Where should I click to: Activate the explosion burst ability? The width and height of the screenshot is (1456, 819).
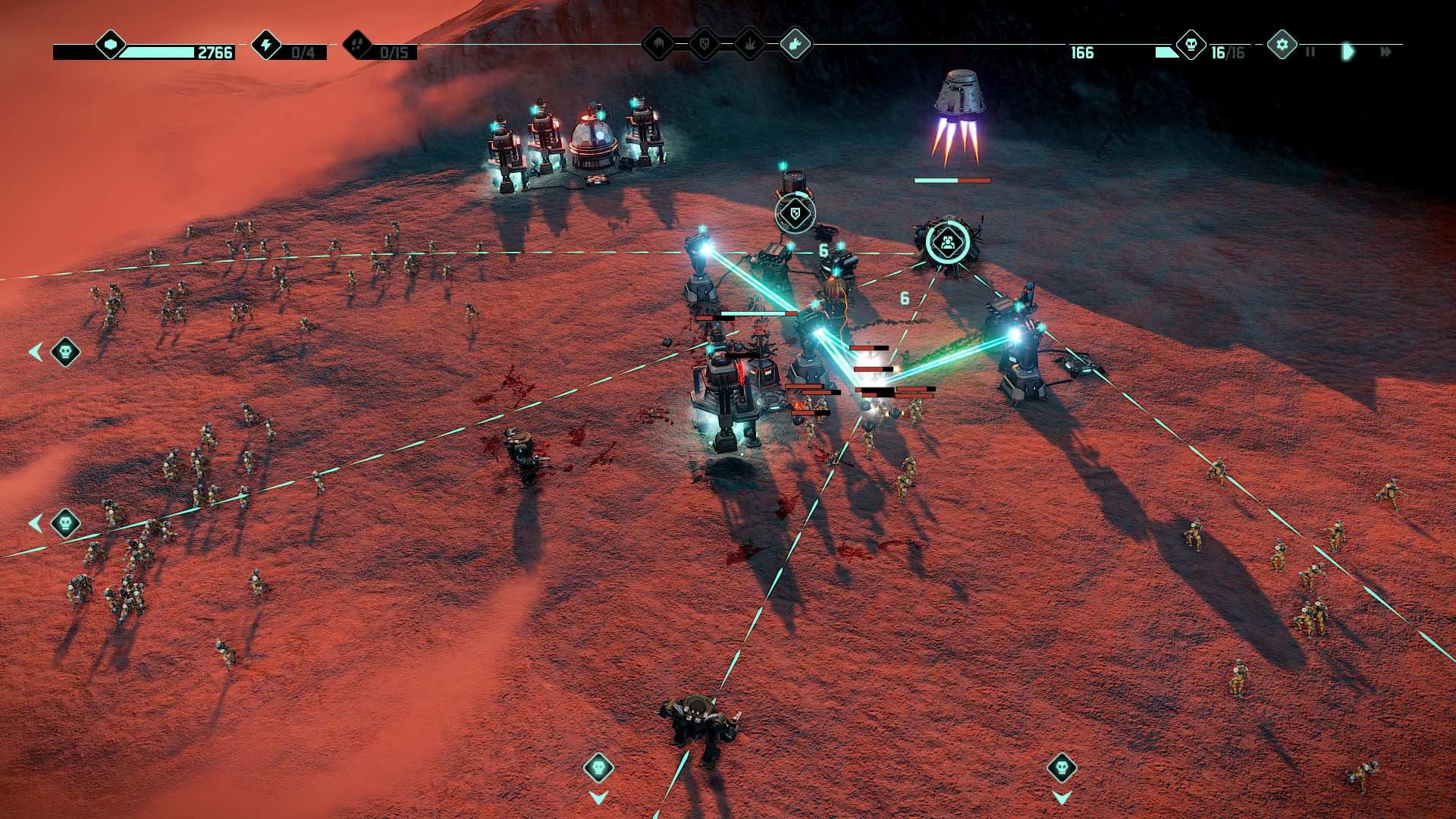[750, 45]
